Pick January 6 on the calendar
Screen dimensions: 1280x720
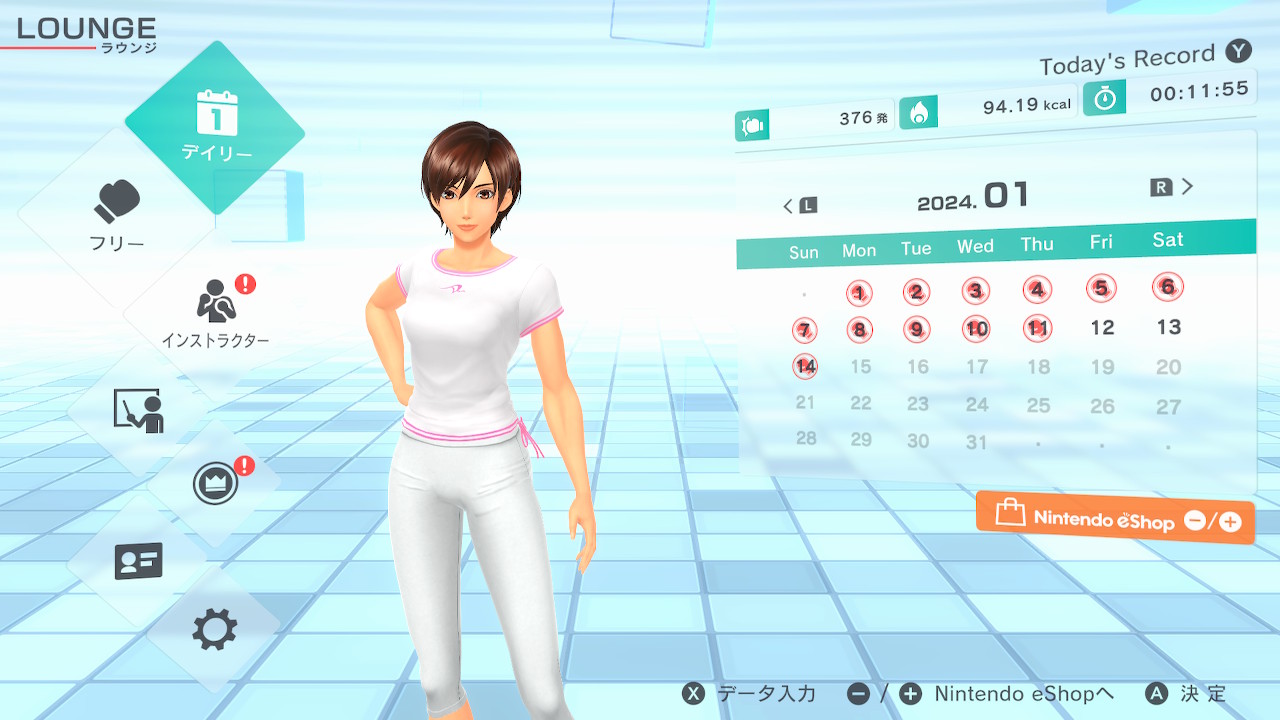point(1167,286)
